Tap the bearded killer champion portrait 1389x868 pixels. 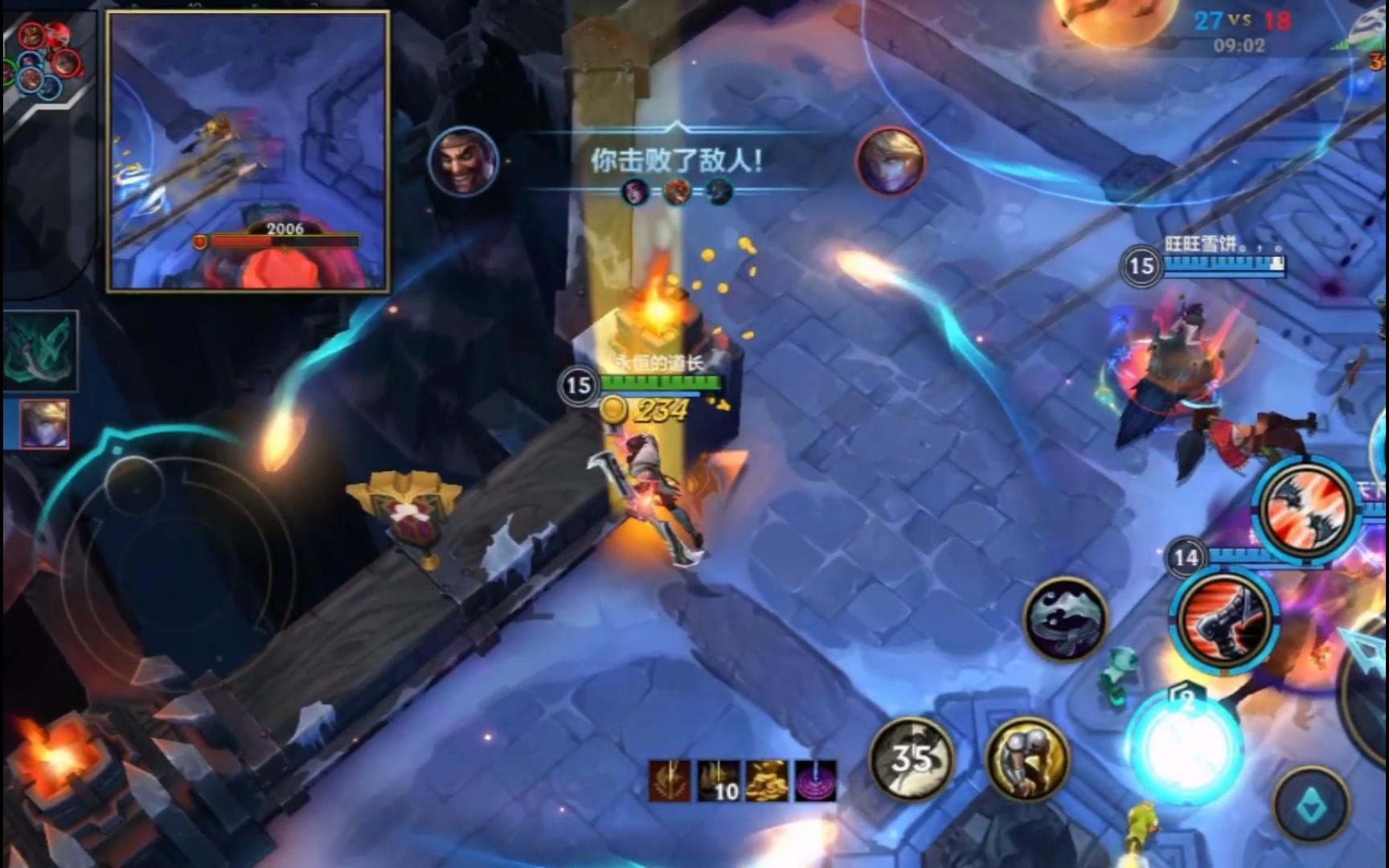[x=462, y=162]
